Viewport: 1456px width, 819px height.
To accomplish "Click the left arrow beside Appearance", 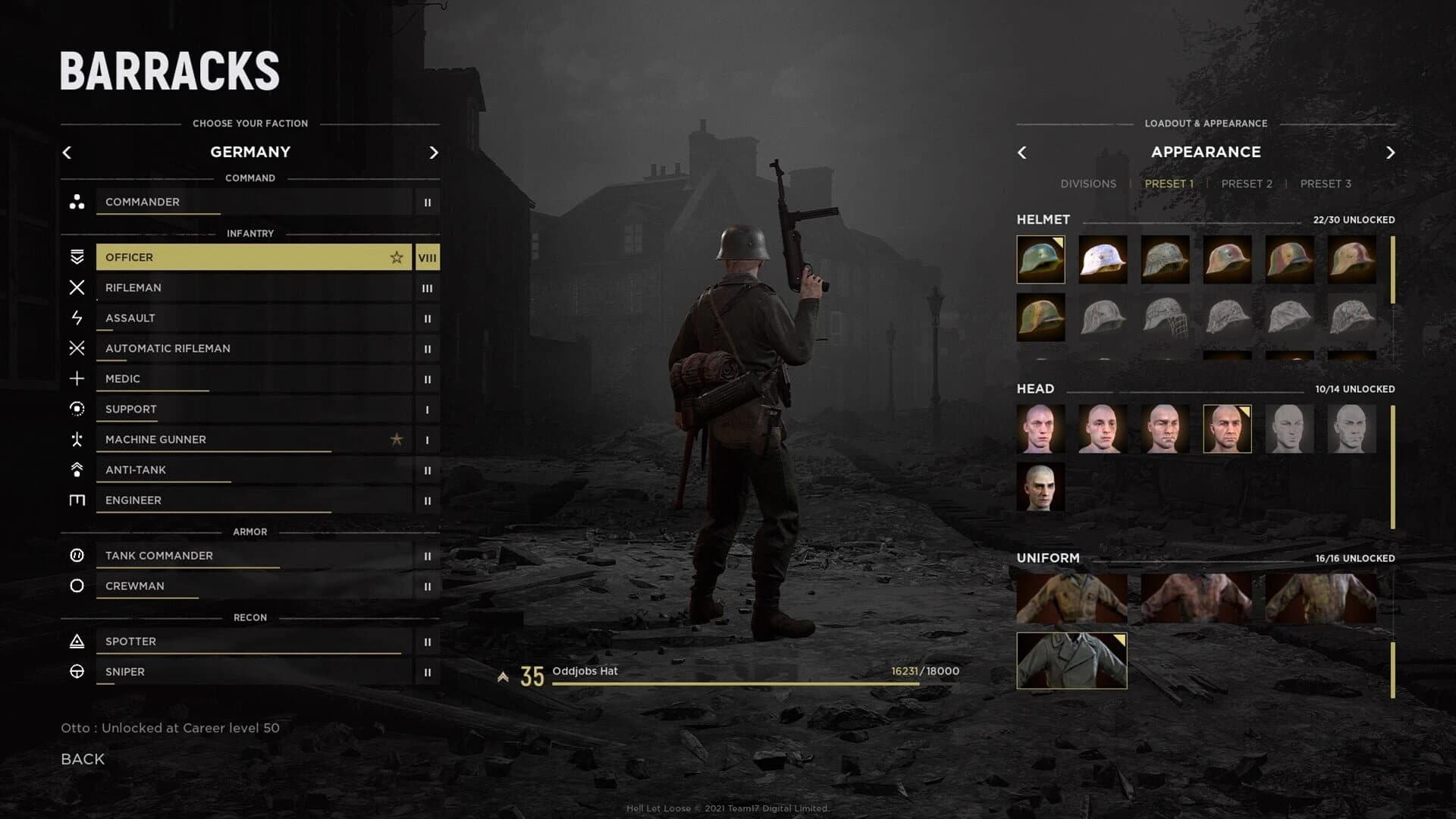I will pos(1022,152).
